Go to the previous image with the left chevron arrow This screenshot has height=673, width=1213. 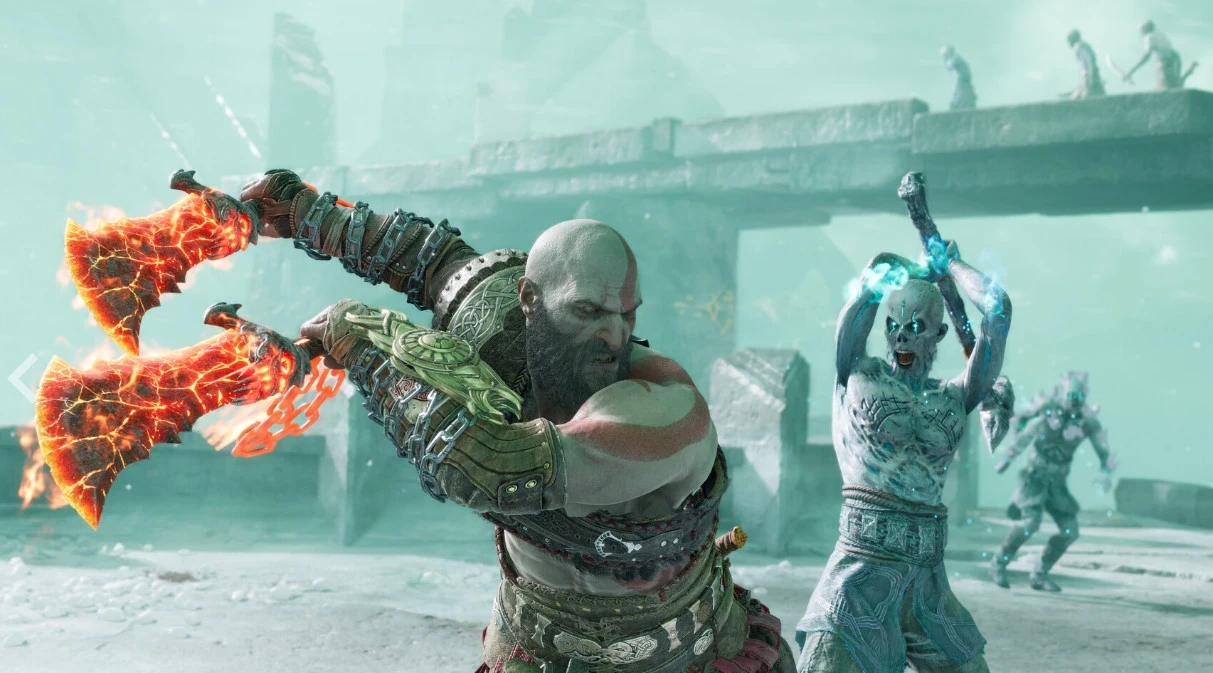pos(22,377)
